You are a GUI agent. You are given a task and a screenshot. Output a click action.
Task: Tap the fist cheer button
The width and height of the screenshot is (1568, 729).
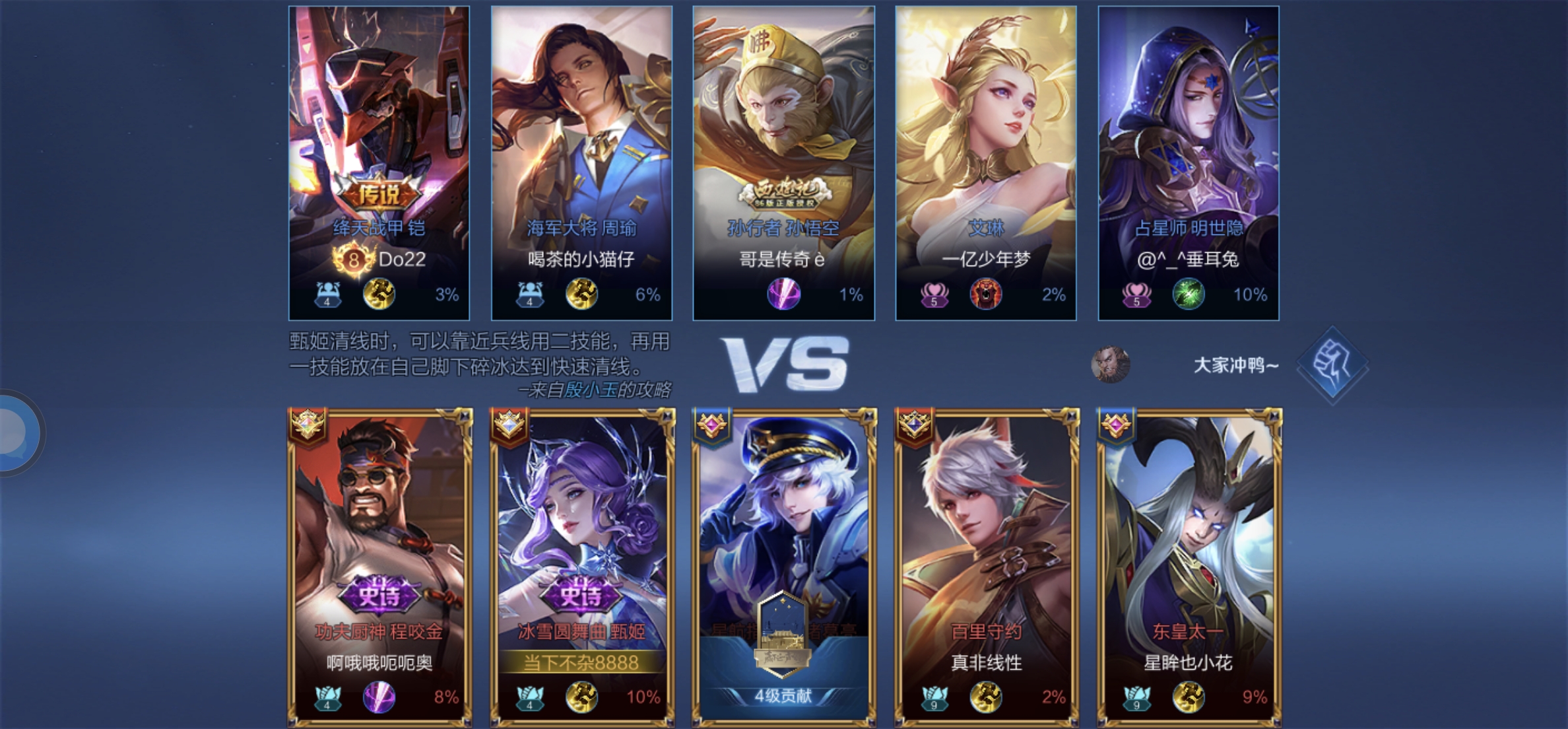1332,364
